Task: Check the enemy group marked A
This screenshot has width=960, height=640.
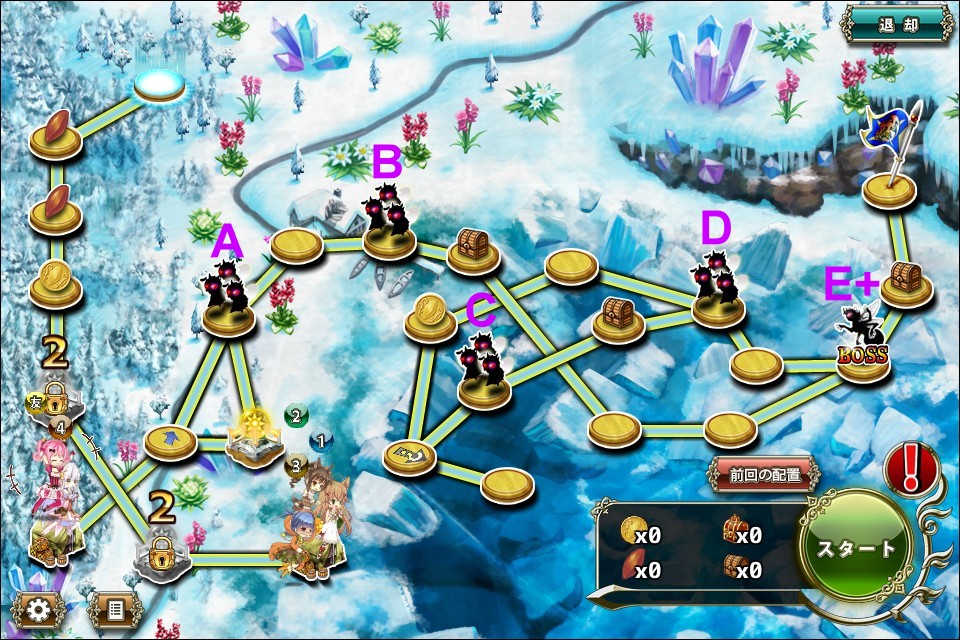Action: [x=227, y=295]
